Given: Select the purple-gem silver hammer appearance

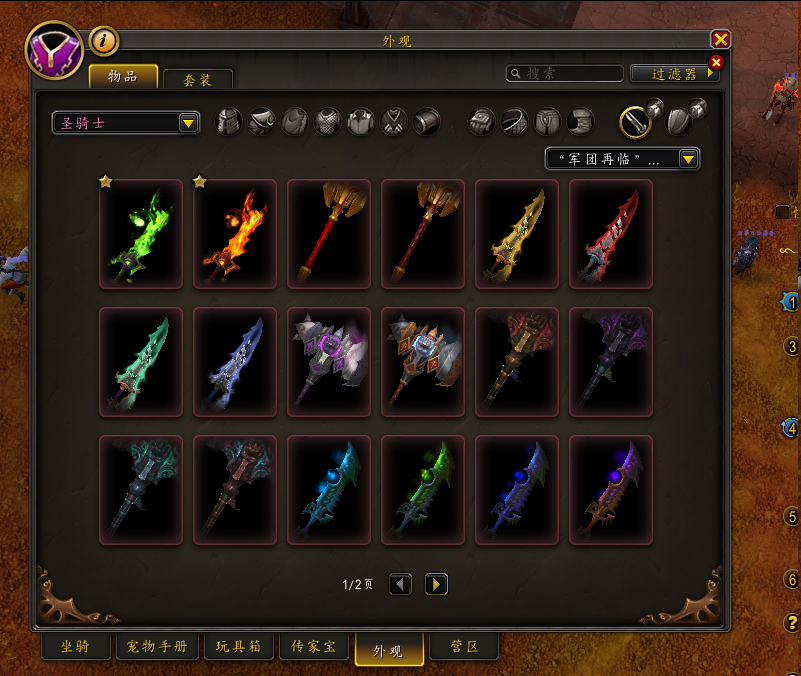Looking at the screenshot, I should (329, 361).
